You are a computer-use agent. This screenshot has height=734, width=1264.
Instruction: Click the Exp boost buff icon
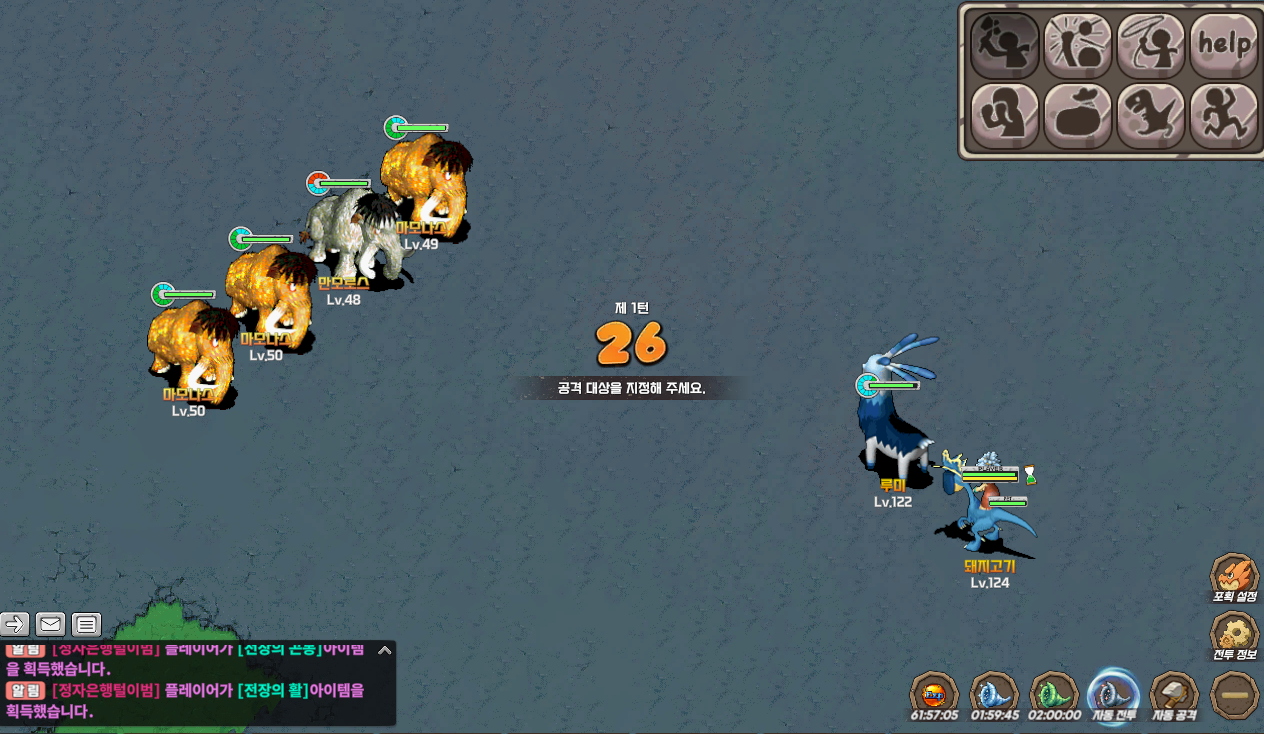(934, 692)
